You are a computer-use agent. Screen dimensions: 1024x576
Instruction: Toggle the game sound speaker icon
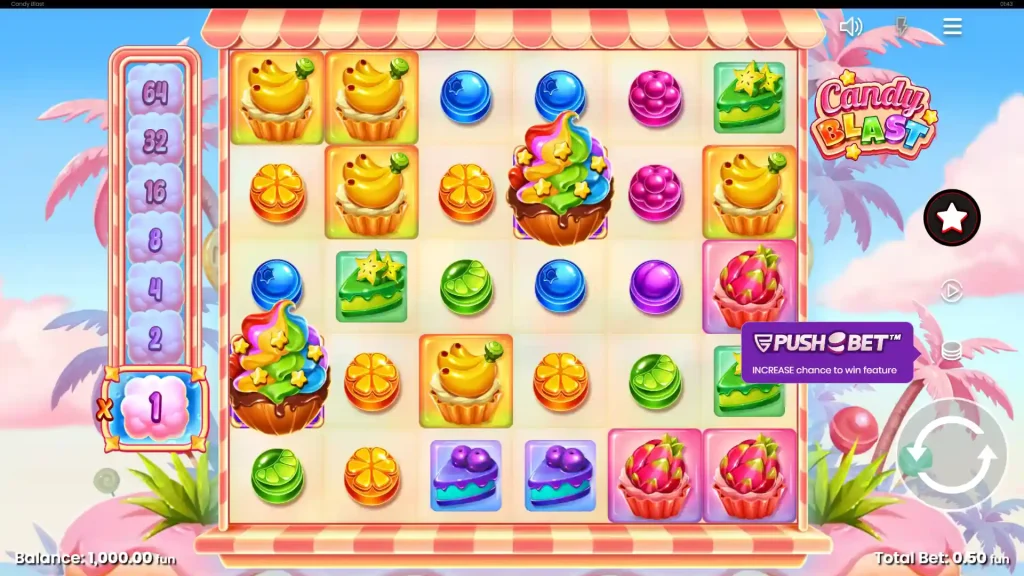pos(851,27)
